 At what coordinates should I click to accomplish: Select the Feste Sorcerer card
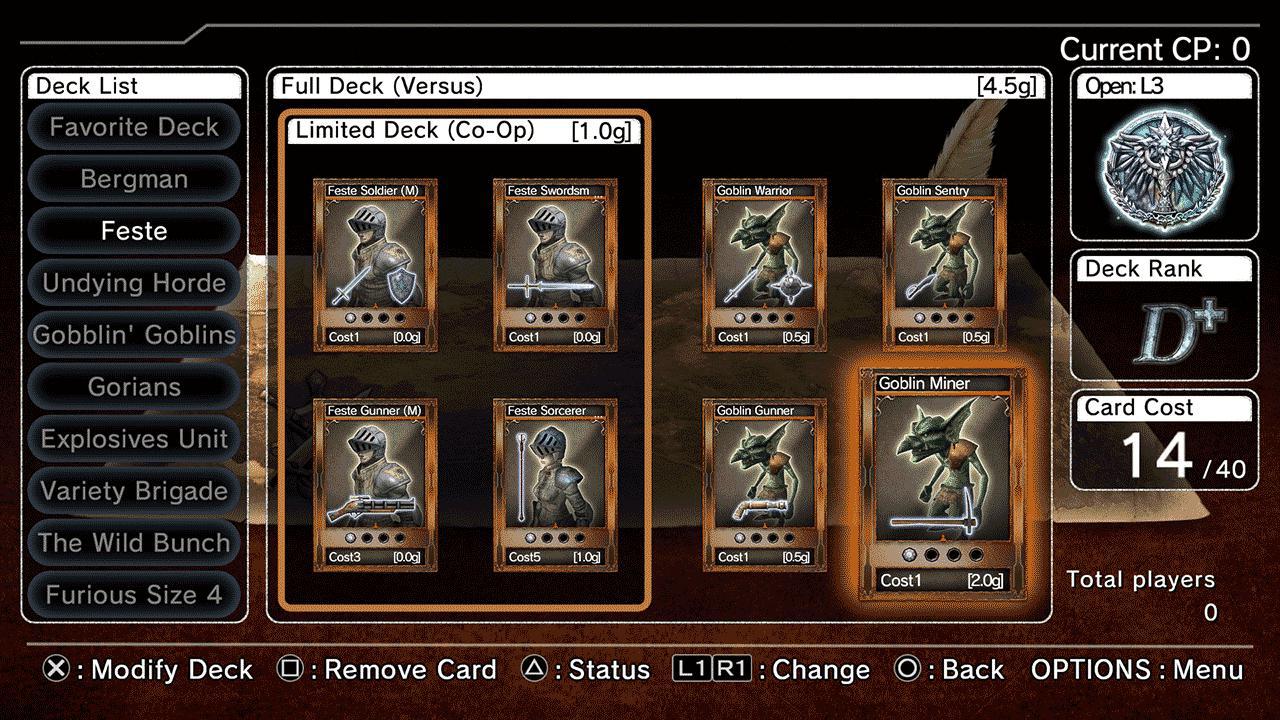[553, 480]
